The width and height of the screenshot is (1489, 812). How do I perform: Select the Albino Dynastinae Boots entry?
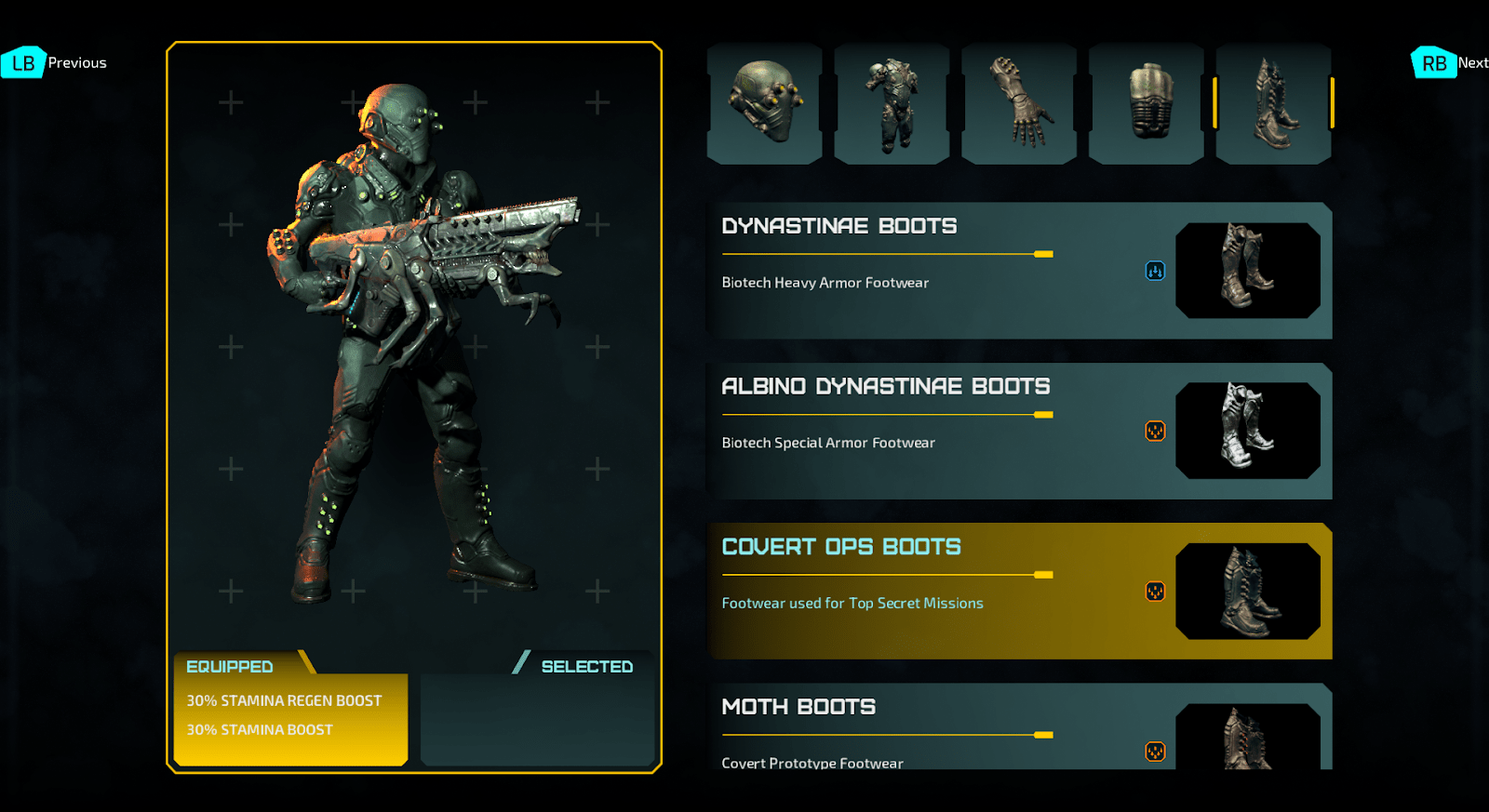[x=931, y=431]
